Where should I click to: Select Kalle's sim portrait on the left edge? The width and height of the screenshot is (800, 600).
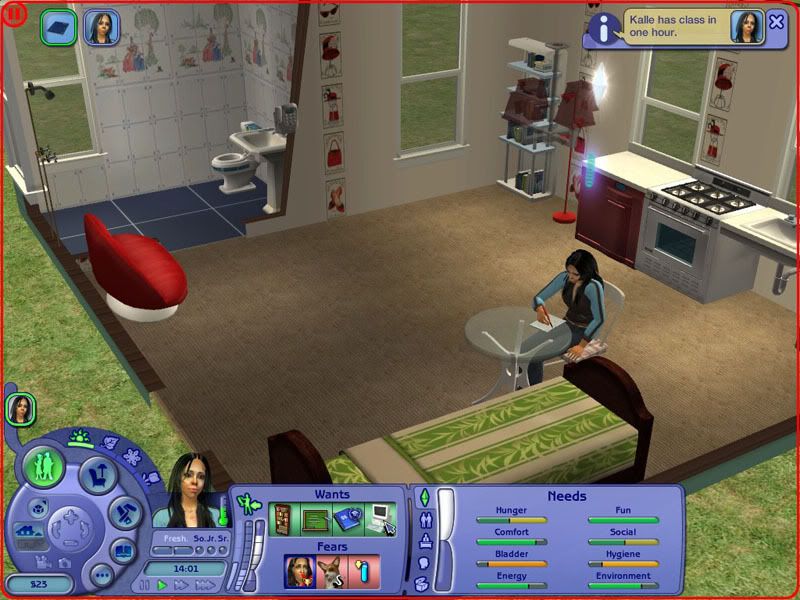point(21,408)
